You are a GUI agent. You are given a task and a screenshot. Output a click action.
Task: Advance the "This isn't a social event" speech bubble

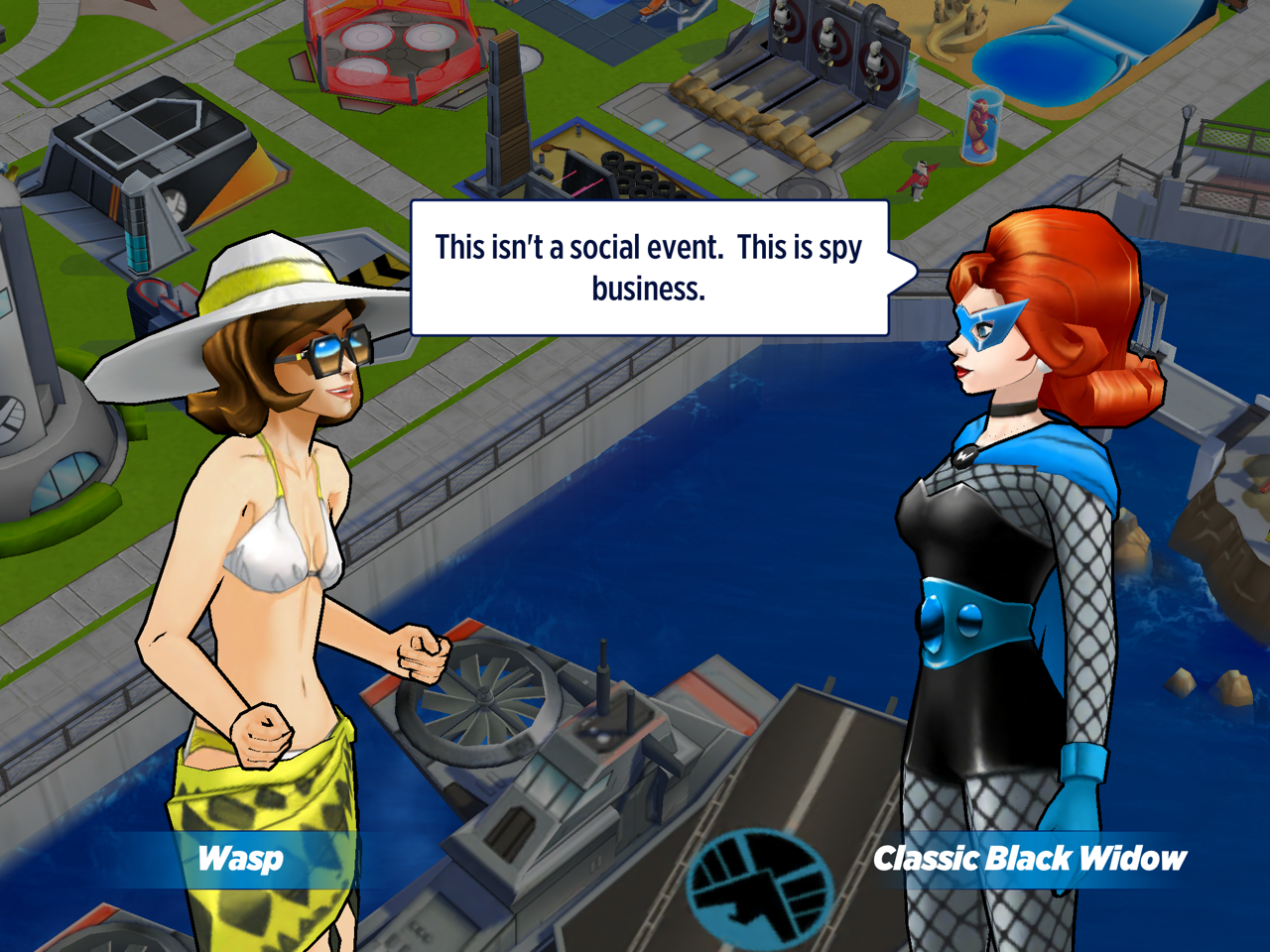click(x=649, y=268)
